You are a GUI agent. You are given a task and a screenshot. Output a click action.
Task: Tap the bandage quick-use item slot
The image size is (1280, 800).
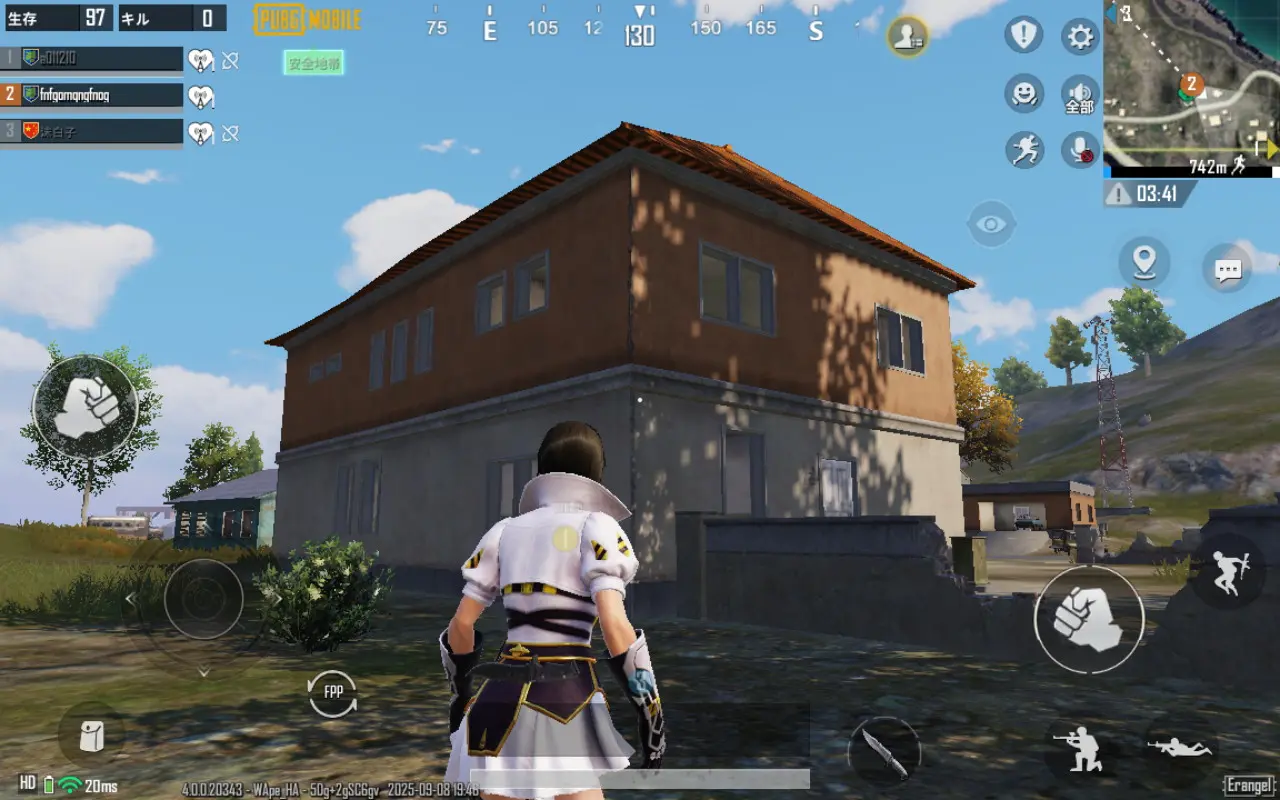coord(91,734)
